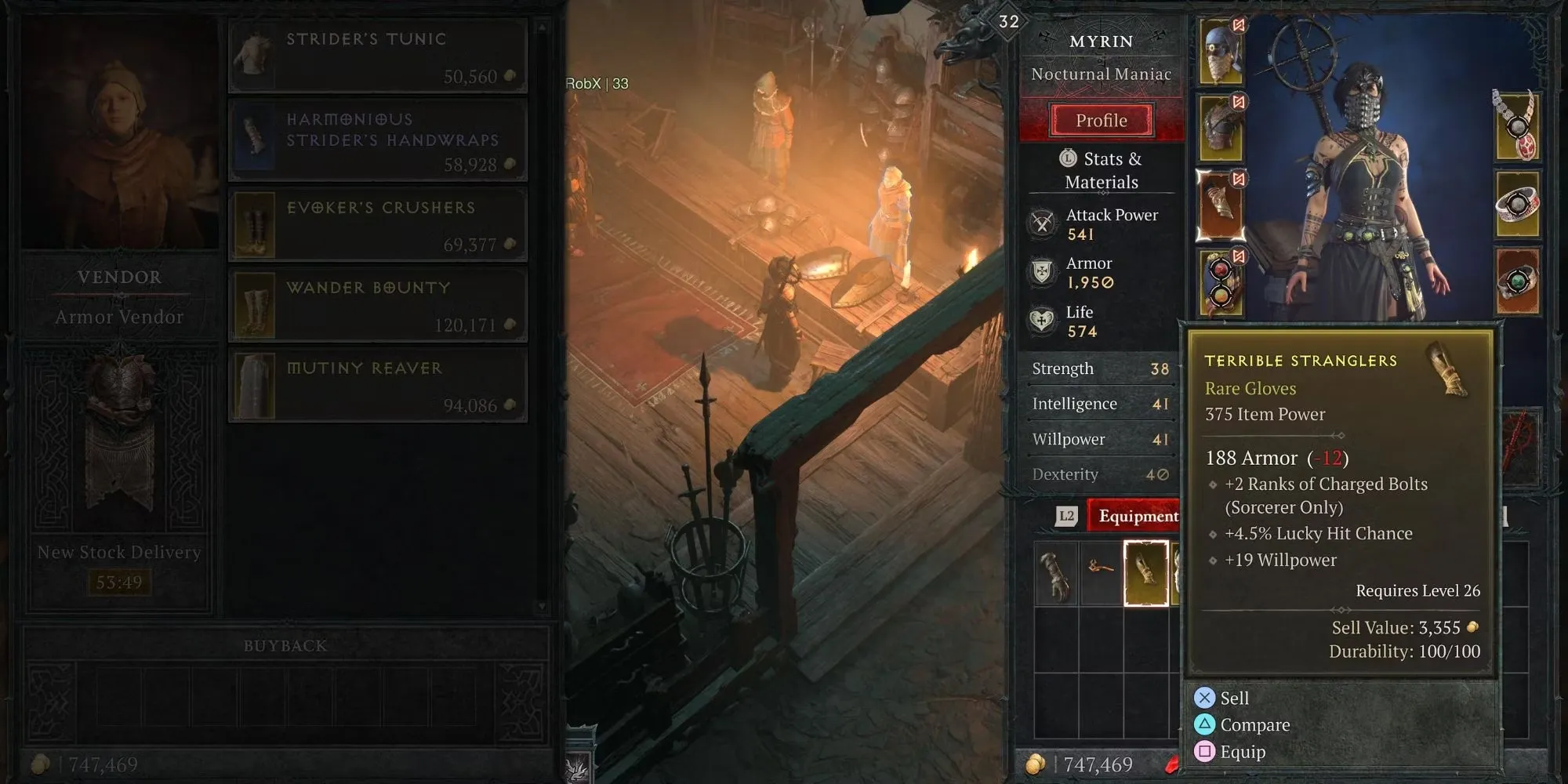Select the dark gauntlet in inventory

pos(1056,574)
